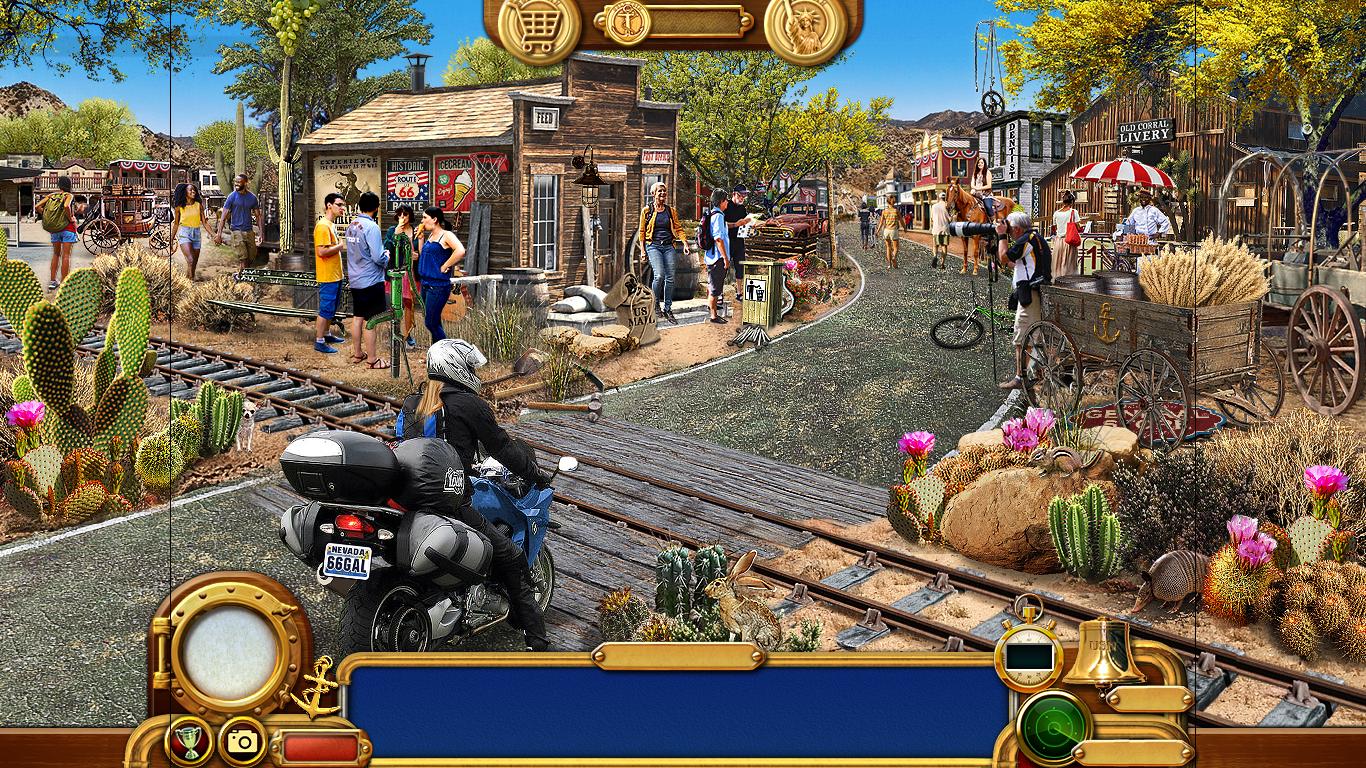1366x768 pixels.
Task: Select the anchor coin badge
Action: pos(628,22)
